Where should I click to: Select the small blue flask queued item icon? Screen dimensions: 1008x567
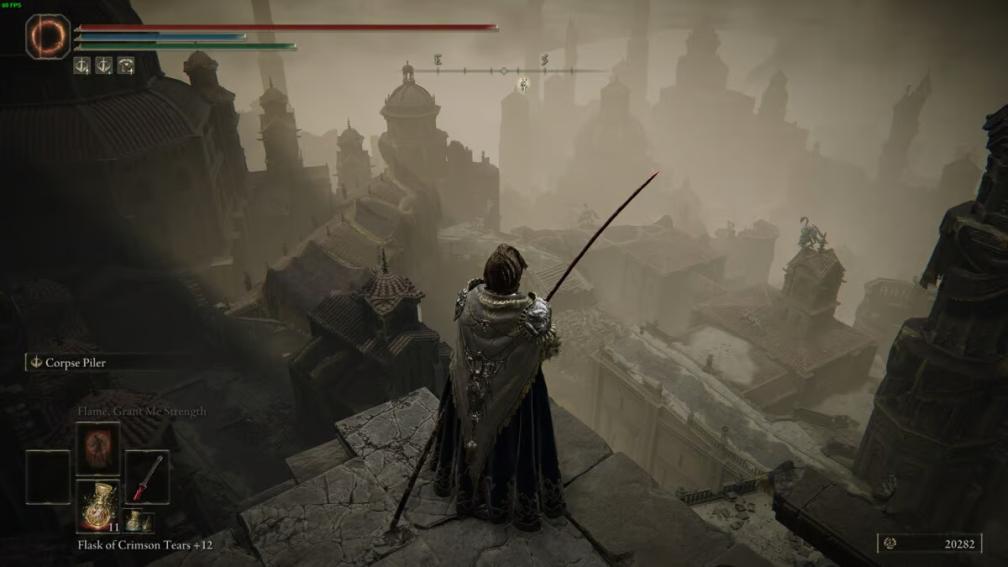[x=133, y=520]
